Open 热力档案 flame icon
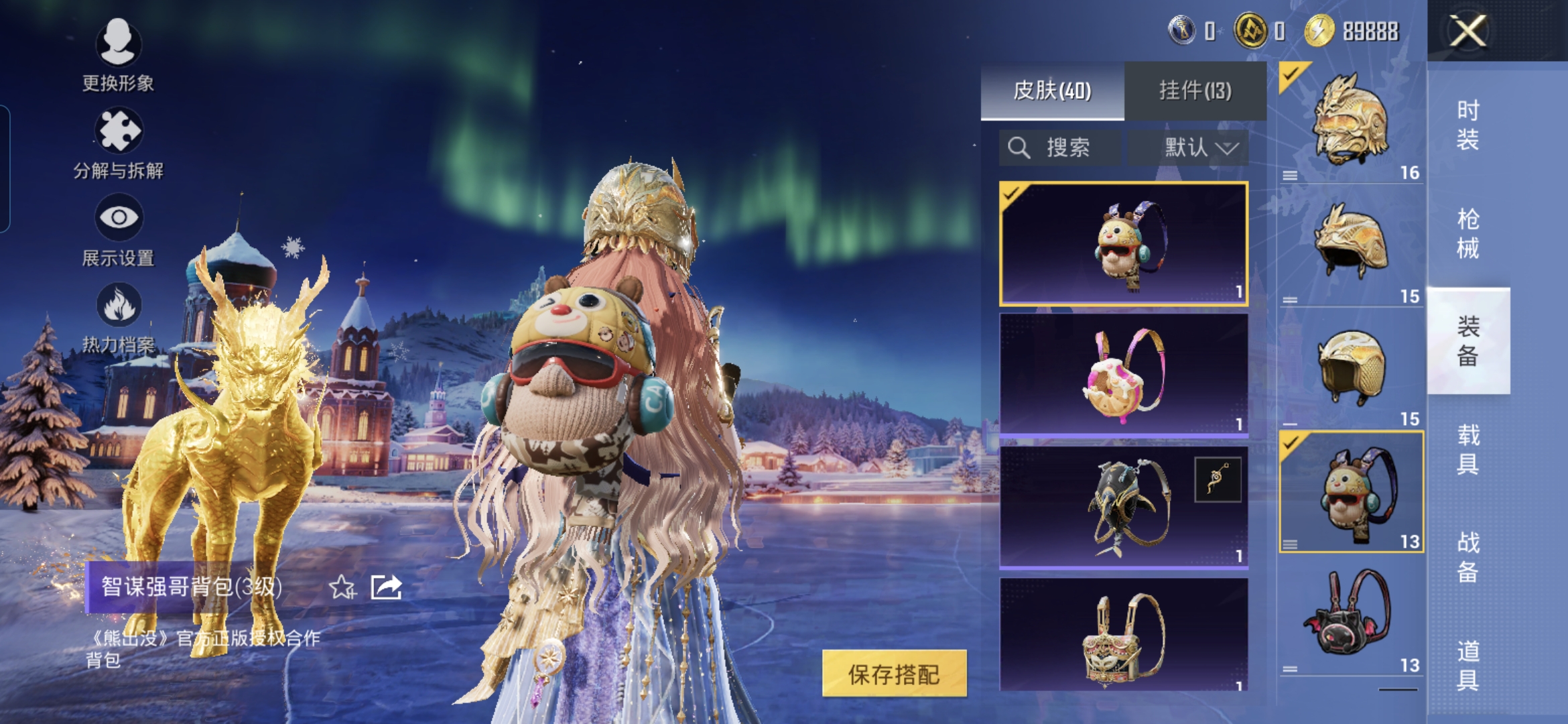 [x=118, y=316]
